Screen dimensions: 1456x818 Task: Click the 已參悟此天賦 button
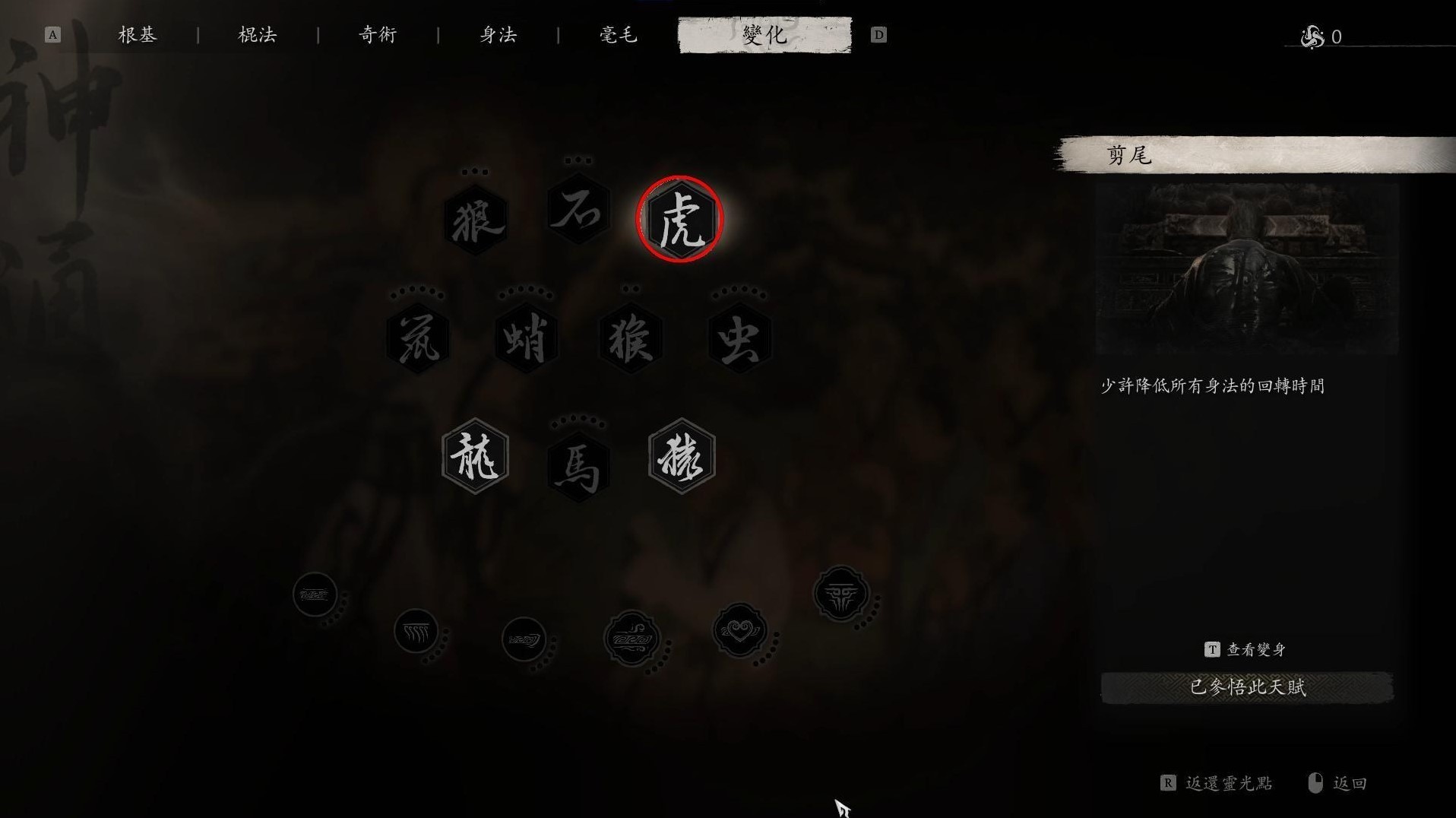(x=1246, y=687)
